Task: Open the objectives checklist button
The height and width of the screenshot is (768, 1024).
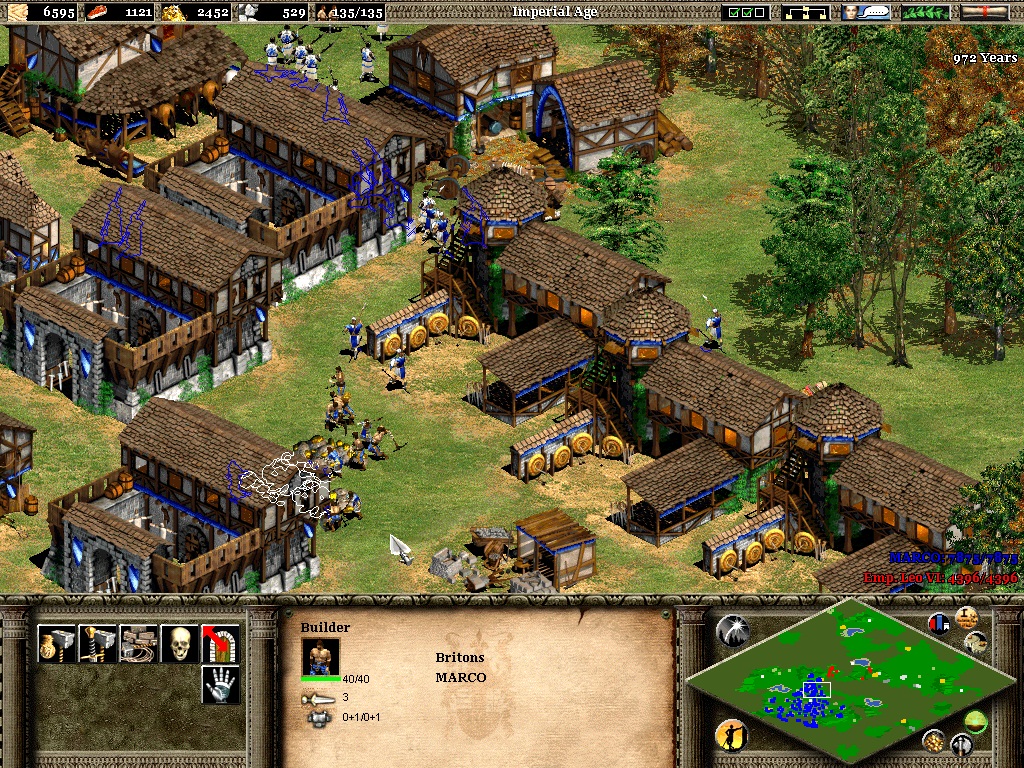Action: click(x=747, y=12)
